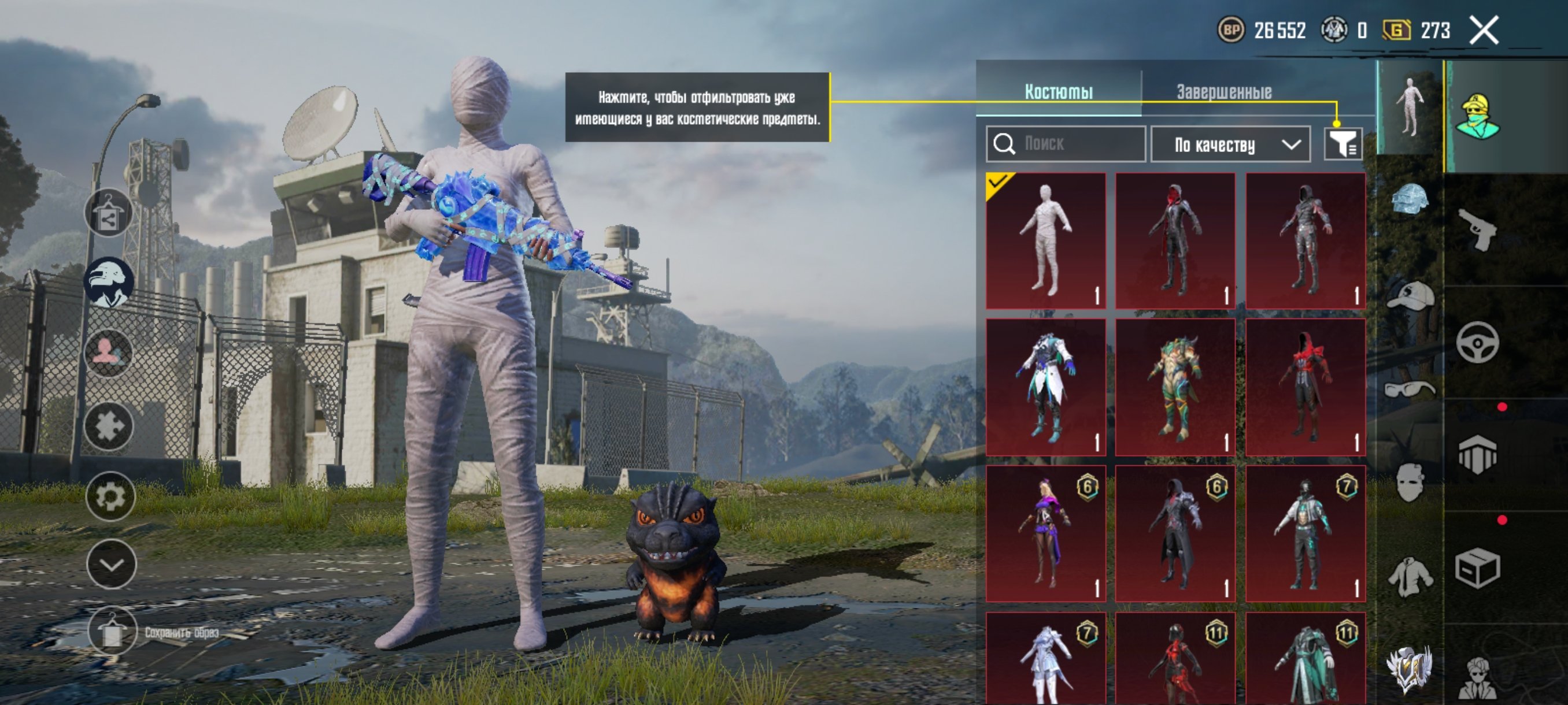The width and height of the screenshot is (1568, 705).
Task: Switch to the pistol weapon skins section
Action: tap(1478, 230)
